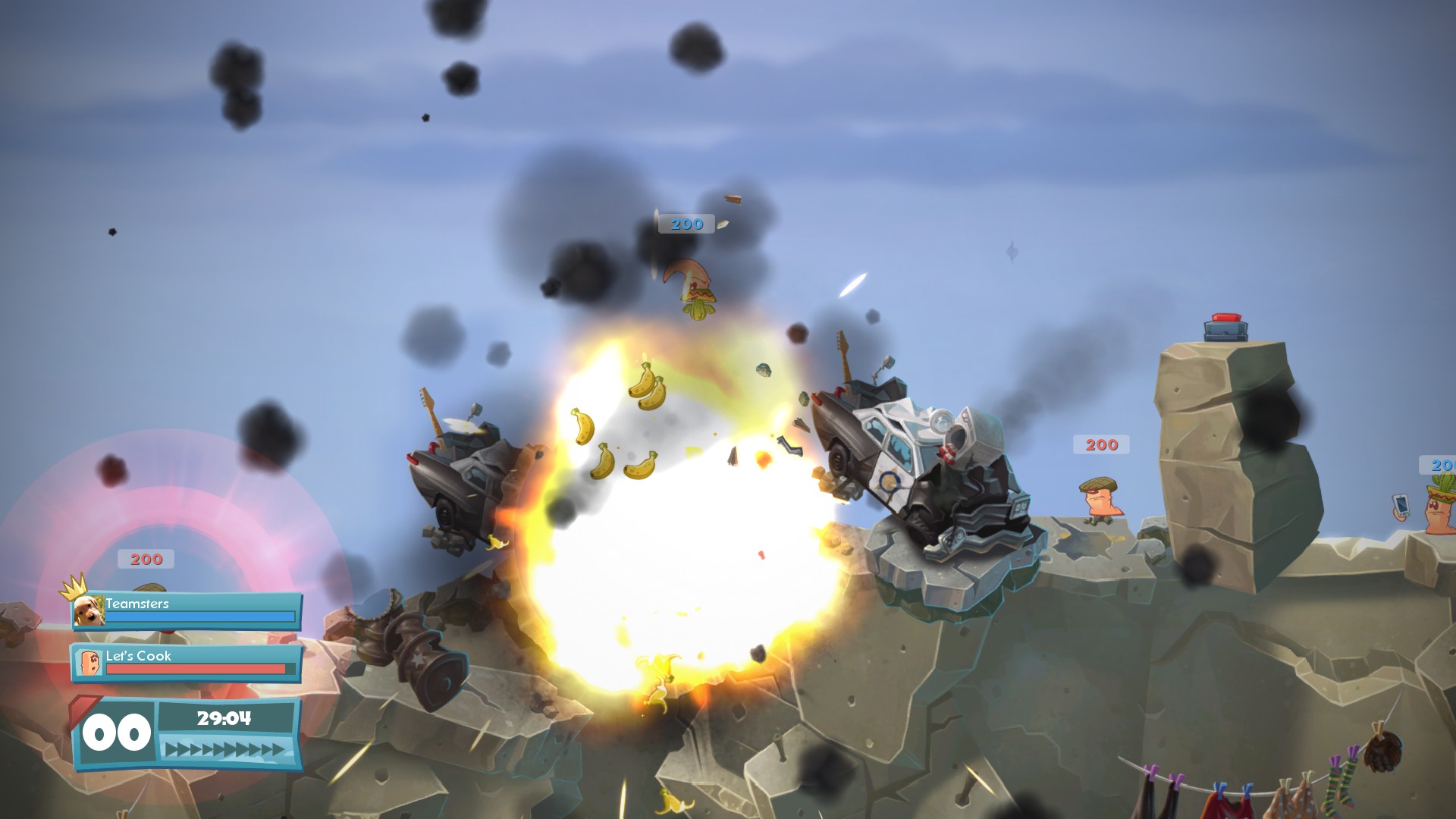Open the 200 label near the floating banana skin
Screen dimensions: 1456x819
[685, 224]
